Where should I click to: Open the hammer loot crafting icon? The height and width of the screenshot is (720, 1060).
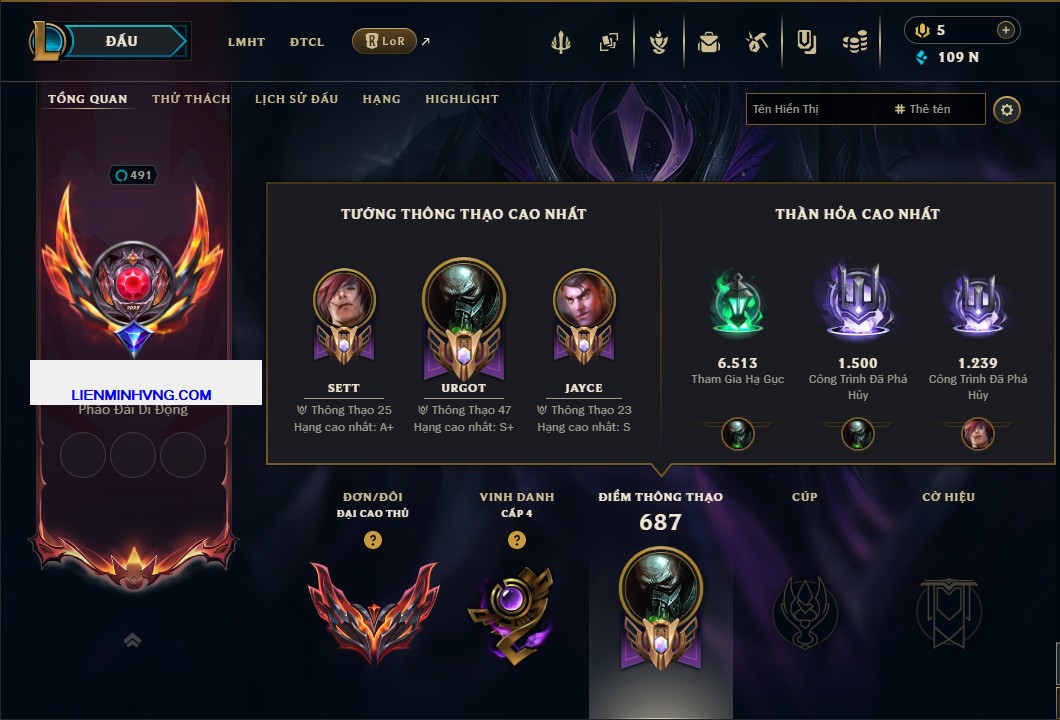(x=757, y=42)
